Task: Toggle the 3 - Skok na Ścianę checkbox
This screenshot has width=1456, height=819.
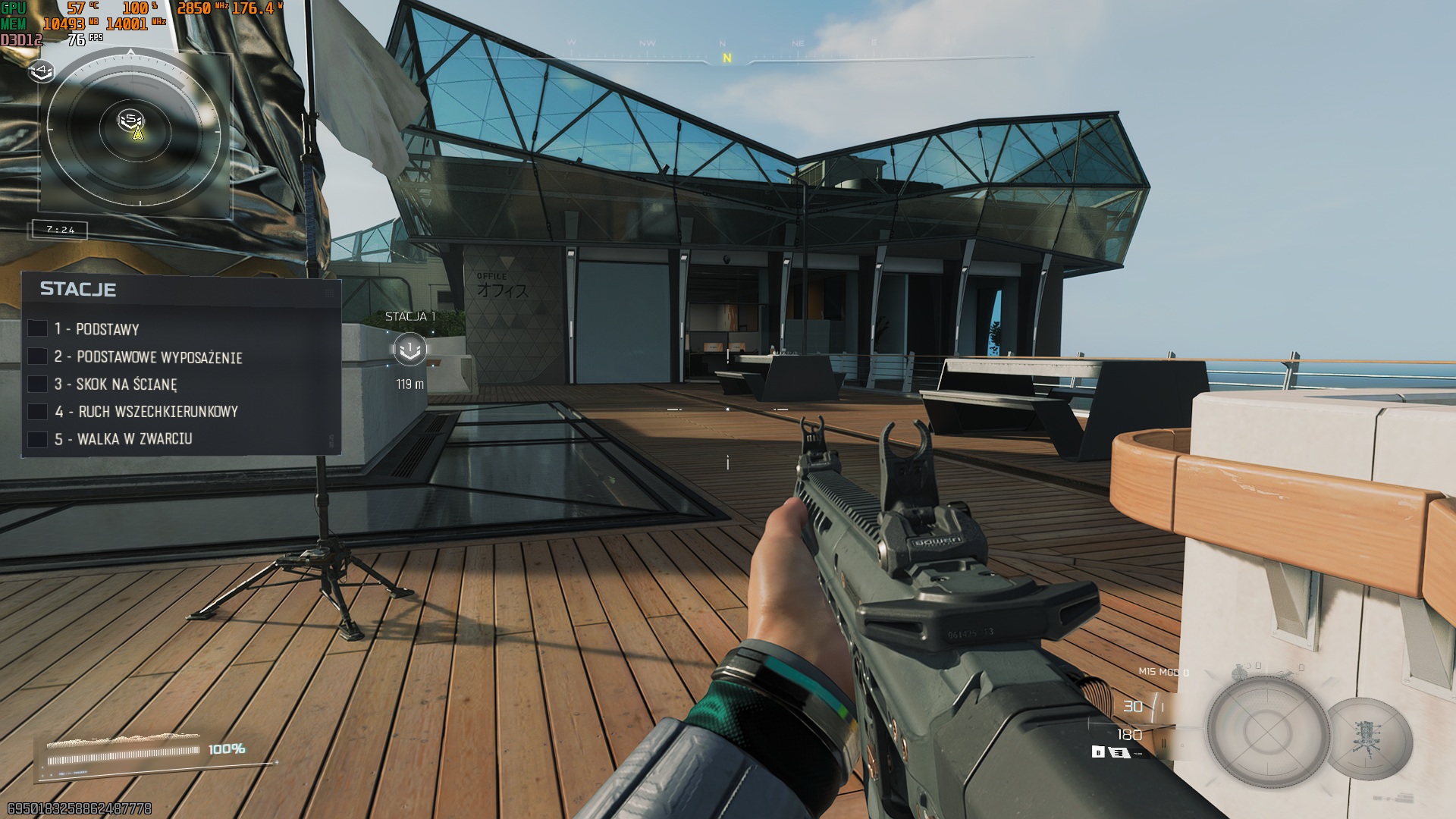Action: tap(37, 384)
